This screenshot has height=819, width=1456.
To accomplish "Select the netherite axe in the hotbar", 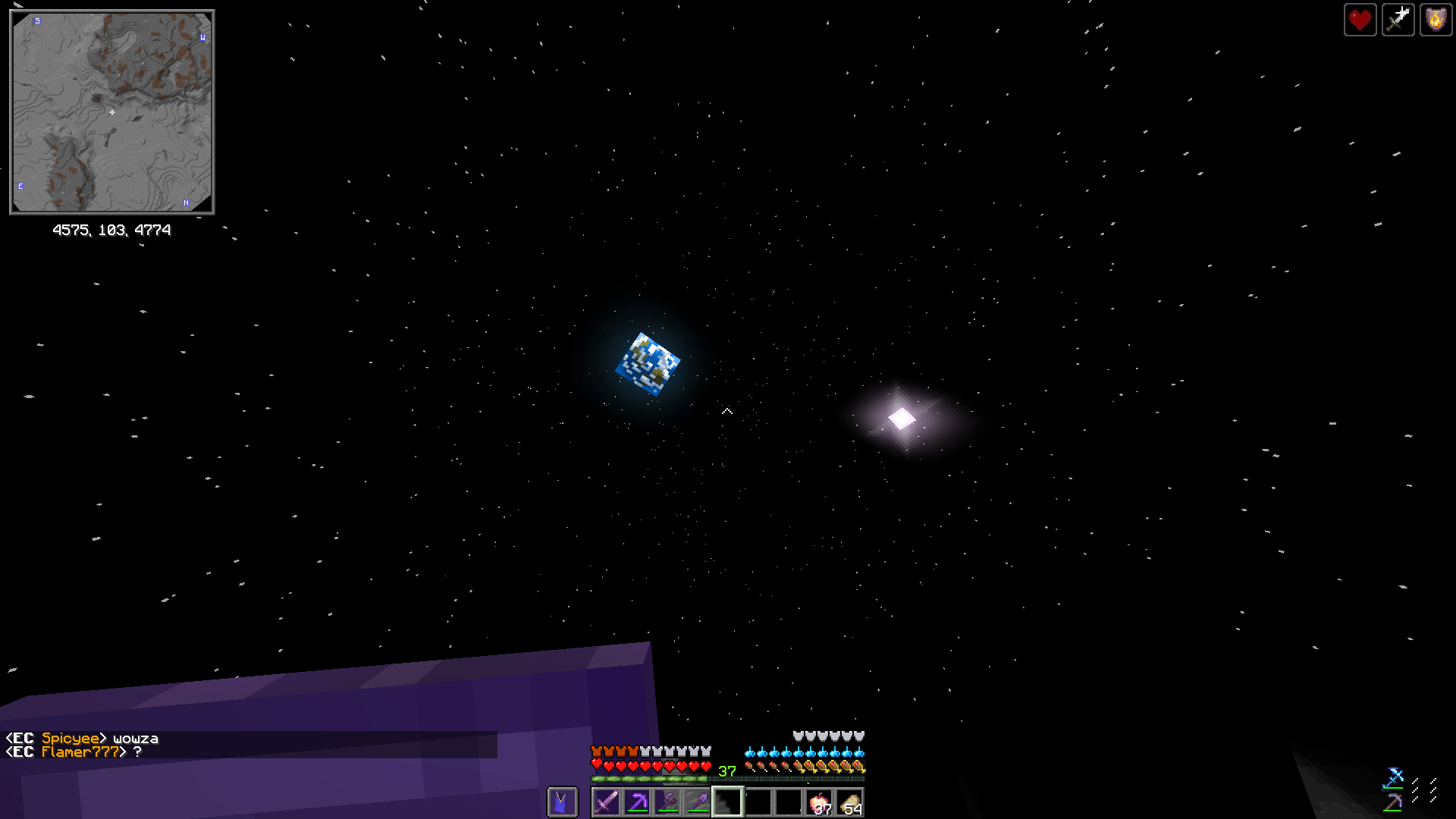I will (x=667, y=802).
